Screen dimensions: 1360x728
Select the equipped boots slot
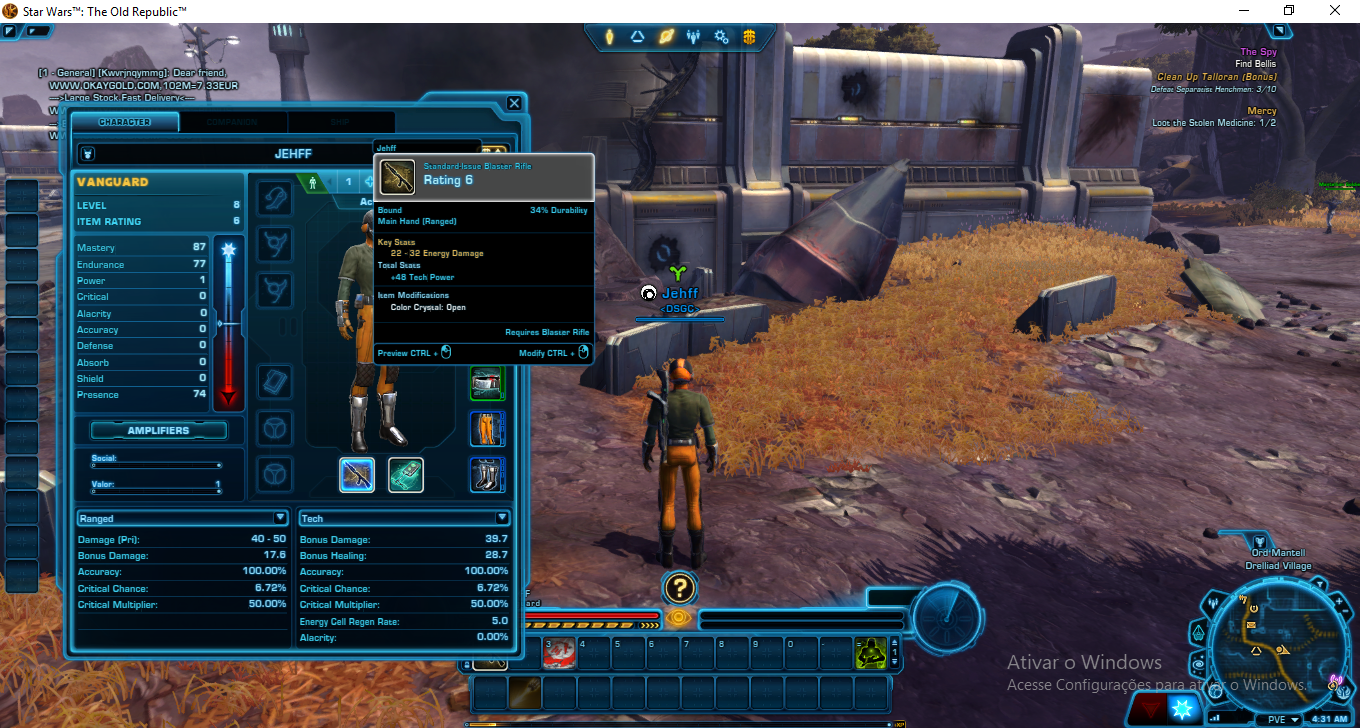pyautogui.click(x=488, y=474)
